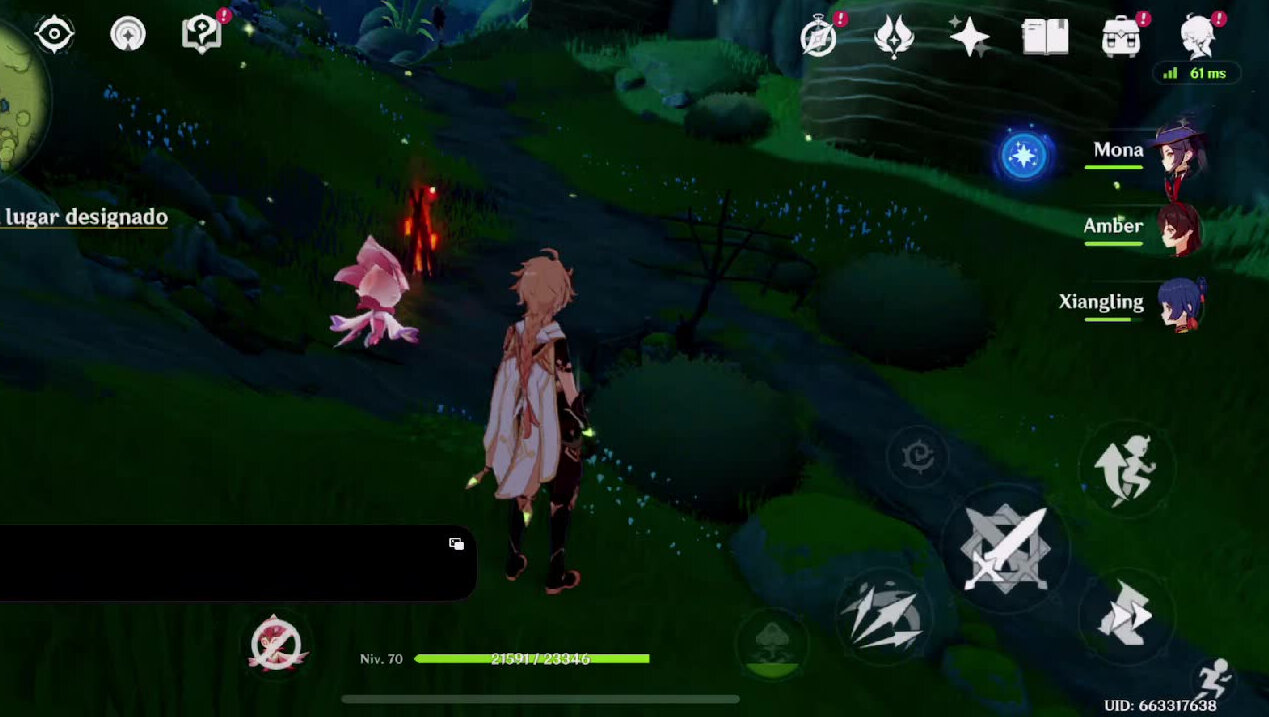Viewport: 1269px width, 717px height.
Task: Open the events compass icon
Action: pos(819,39)
